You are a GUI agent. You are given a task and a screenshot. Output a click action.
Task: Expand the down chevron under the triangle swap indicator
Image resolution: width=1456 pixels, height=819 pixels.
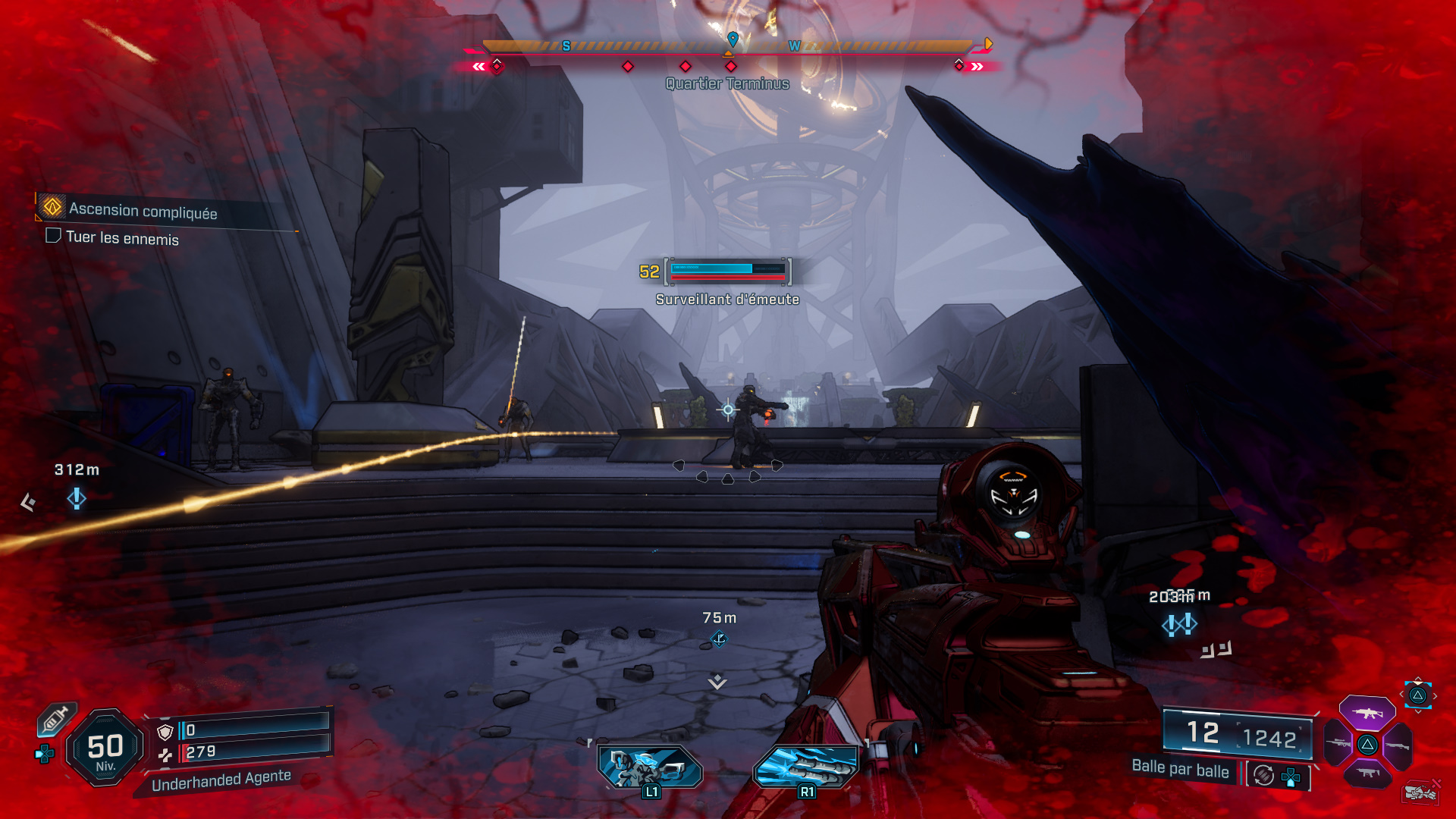(x=1417, y=711)
